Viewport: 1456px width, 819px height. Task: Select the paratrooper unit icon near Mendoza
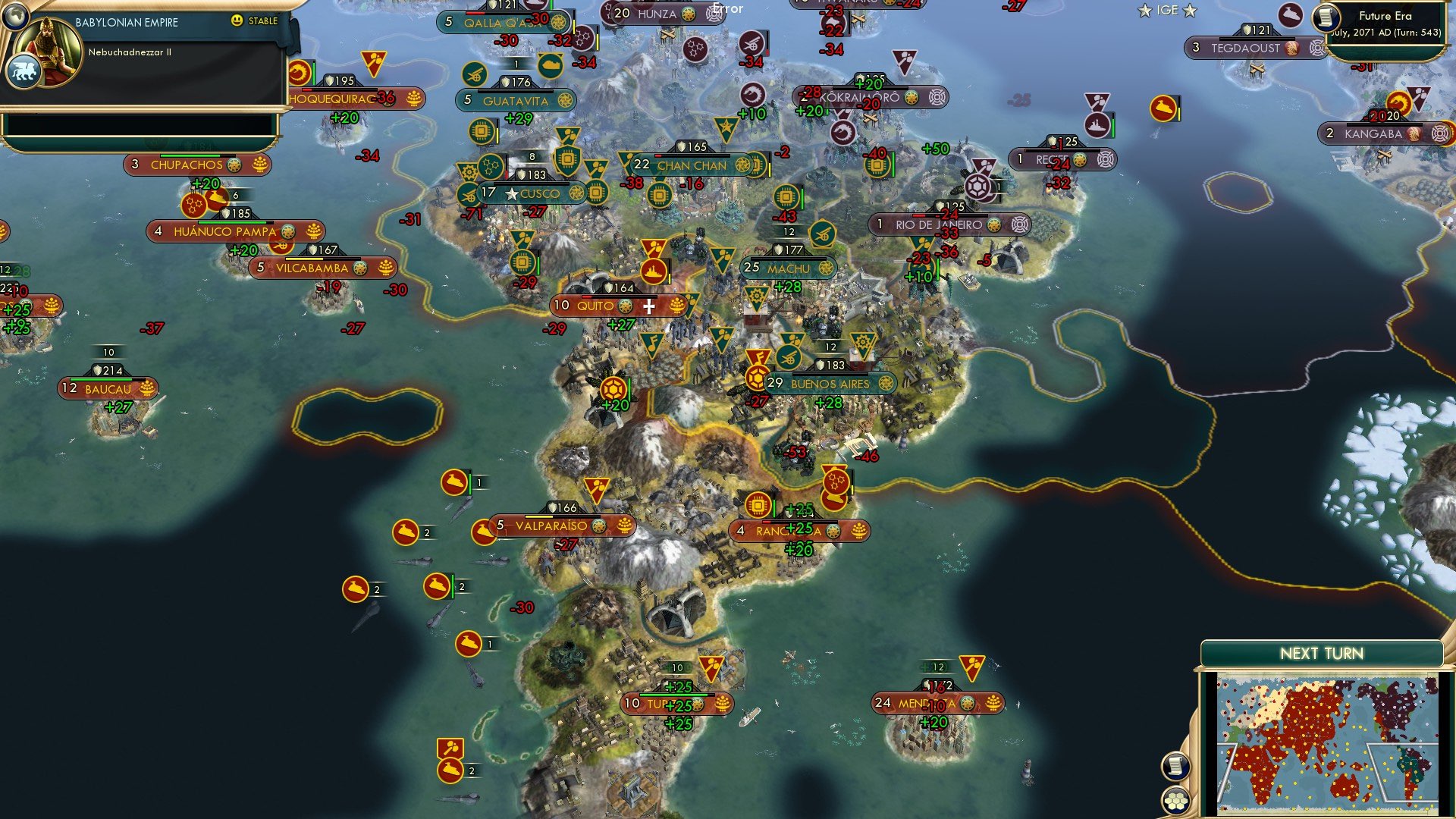pos(973,668)
